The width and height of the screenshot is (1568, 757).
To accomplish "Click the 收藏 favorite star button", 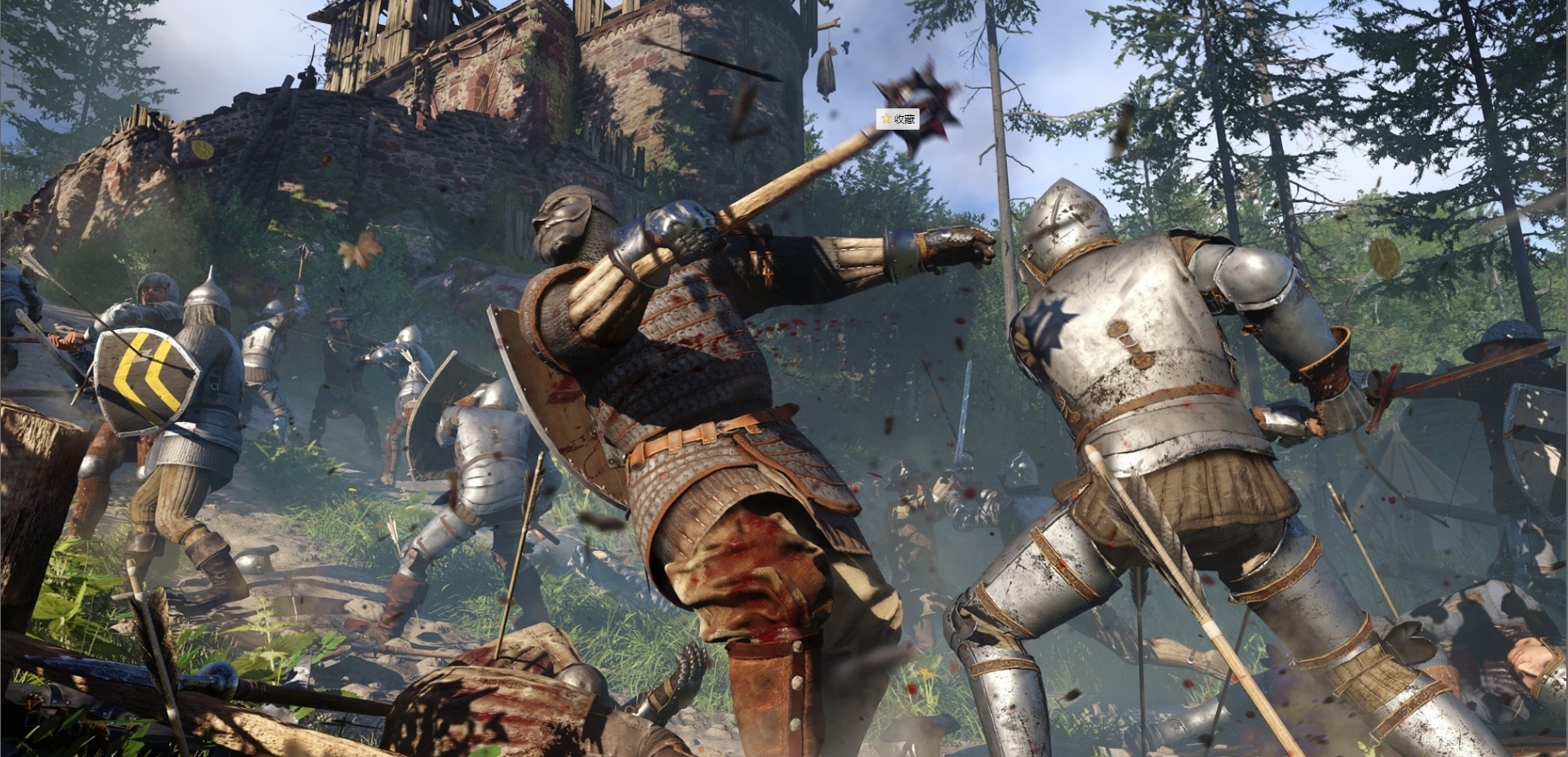I will (897, 119).
